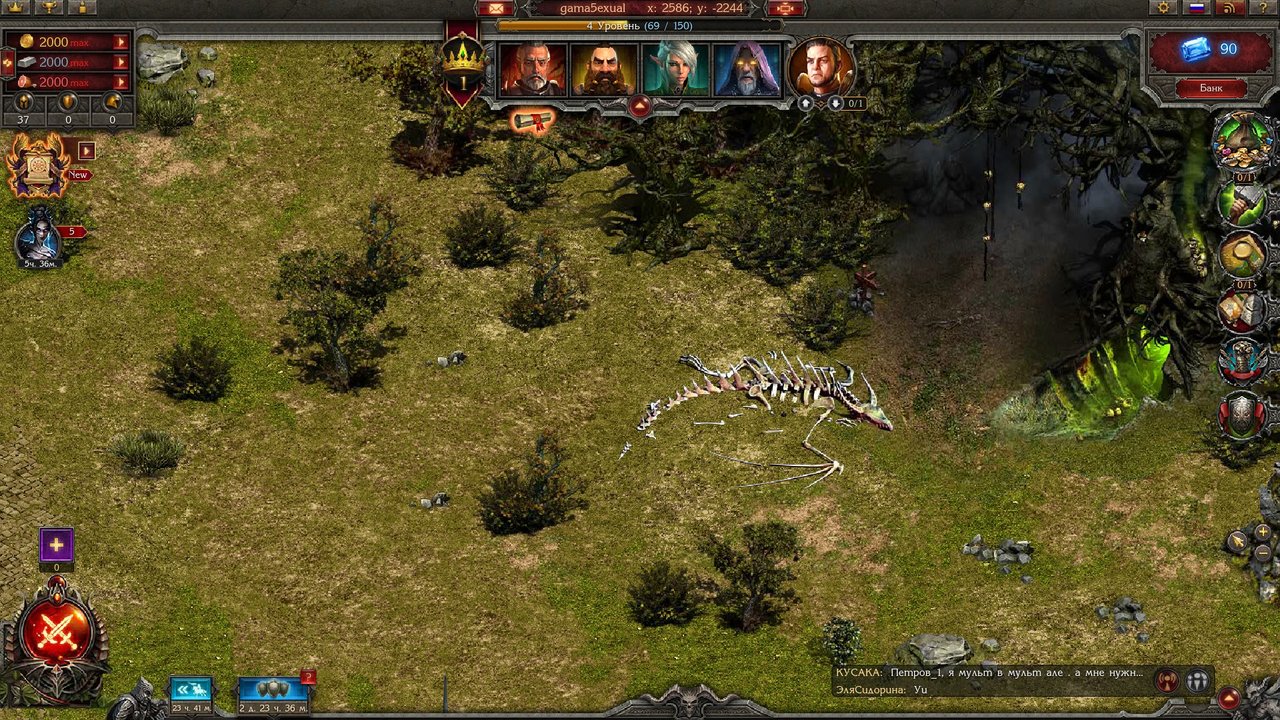Viewport: 1280px width, 720px height.
Task: Open the question mark help button
Action: click(1262, 8)
